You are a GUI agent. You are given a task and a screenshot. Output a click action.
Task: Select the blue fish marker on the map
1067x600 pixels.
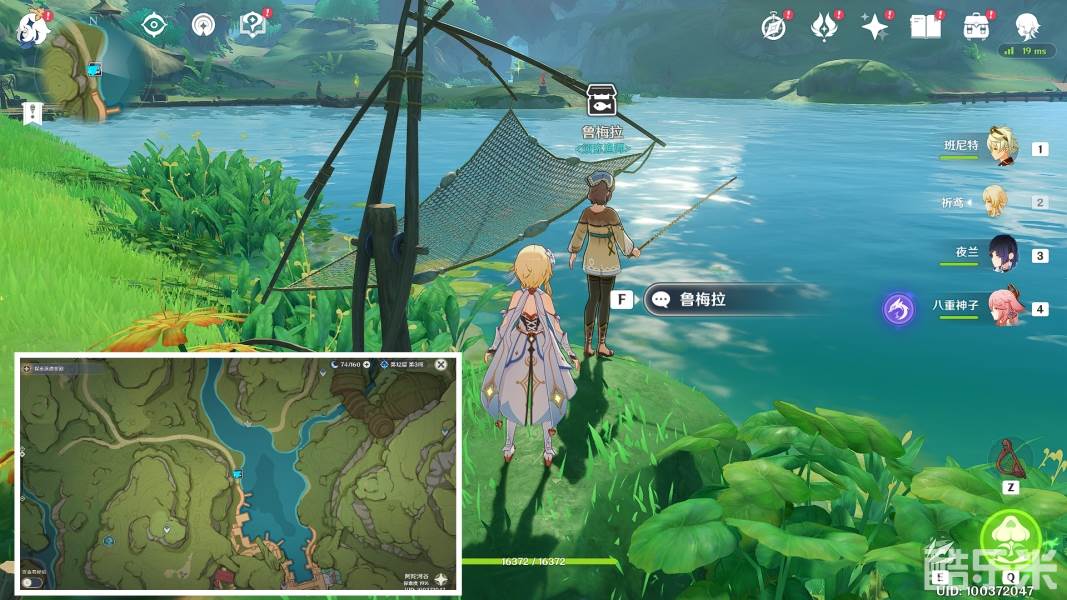coord(238,474)
